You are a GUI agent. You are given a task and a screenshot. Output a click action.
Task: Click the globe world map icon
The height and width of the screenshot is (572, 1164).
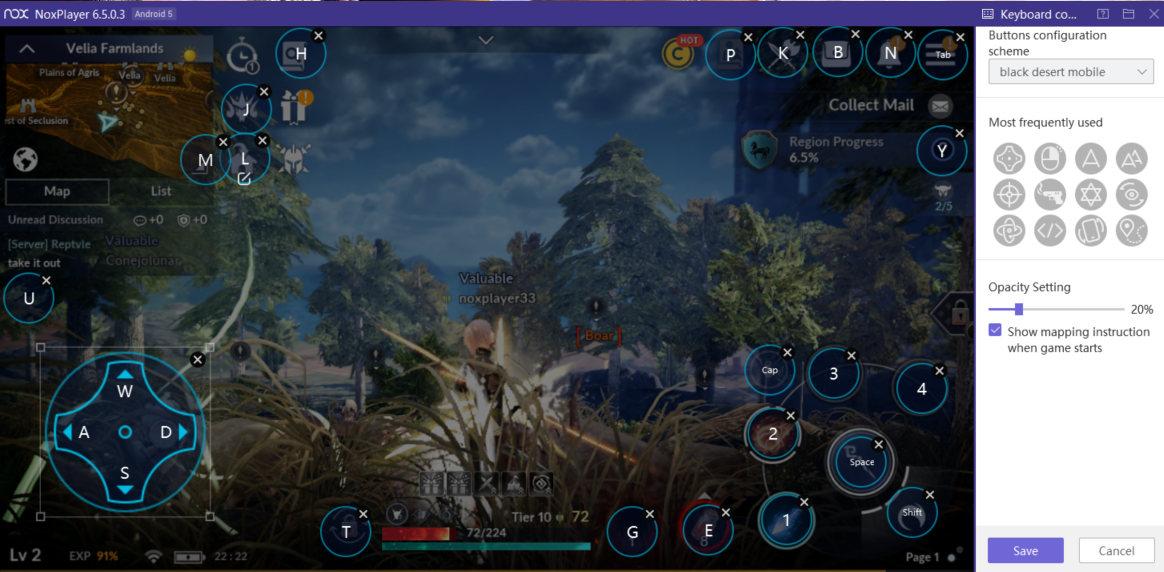click(x=25, y=159)
